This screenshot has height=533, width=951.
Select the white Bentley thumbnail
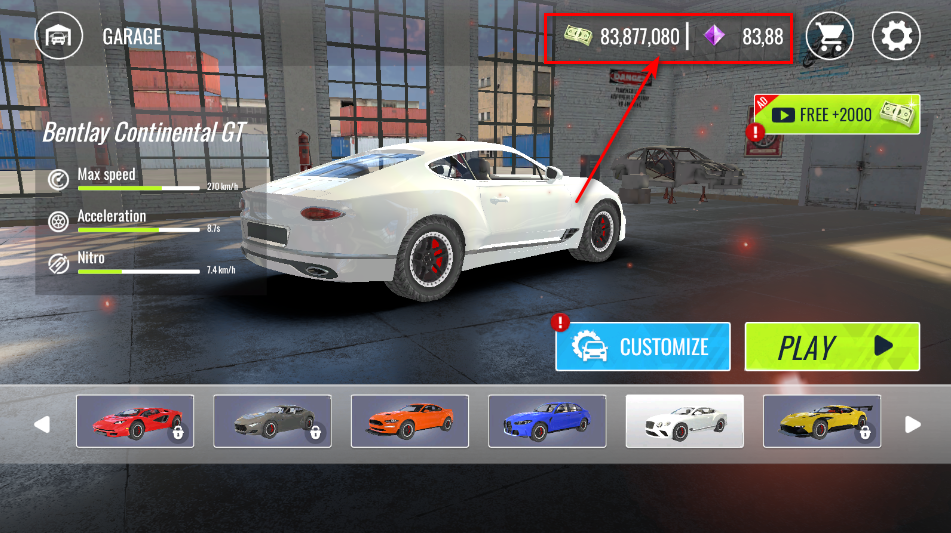tap(684, 421)
